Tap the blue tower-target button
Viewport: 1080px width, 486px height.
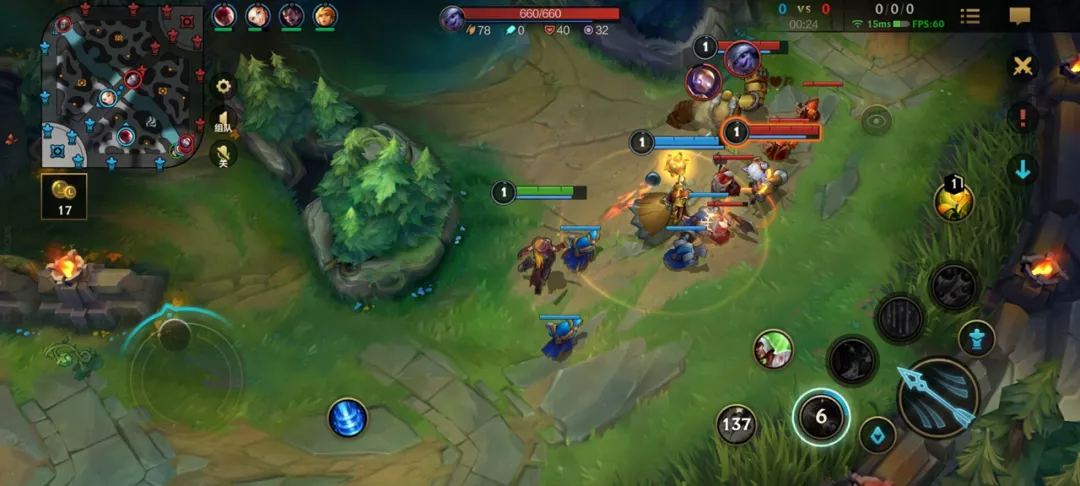(976, 338)
